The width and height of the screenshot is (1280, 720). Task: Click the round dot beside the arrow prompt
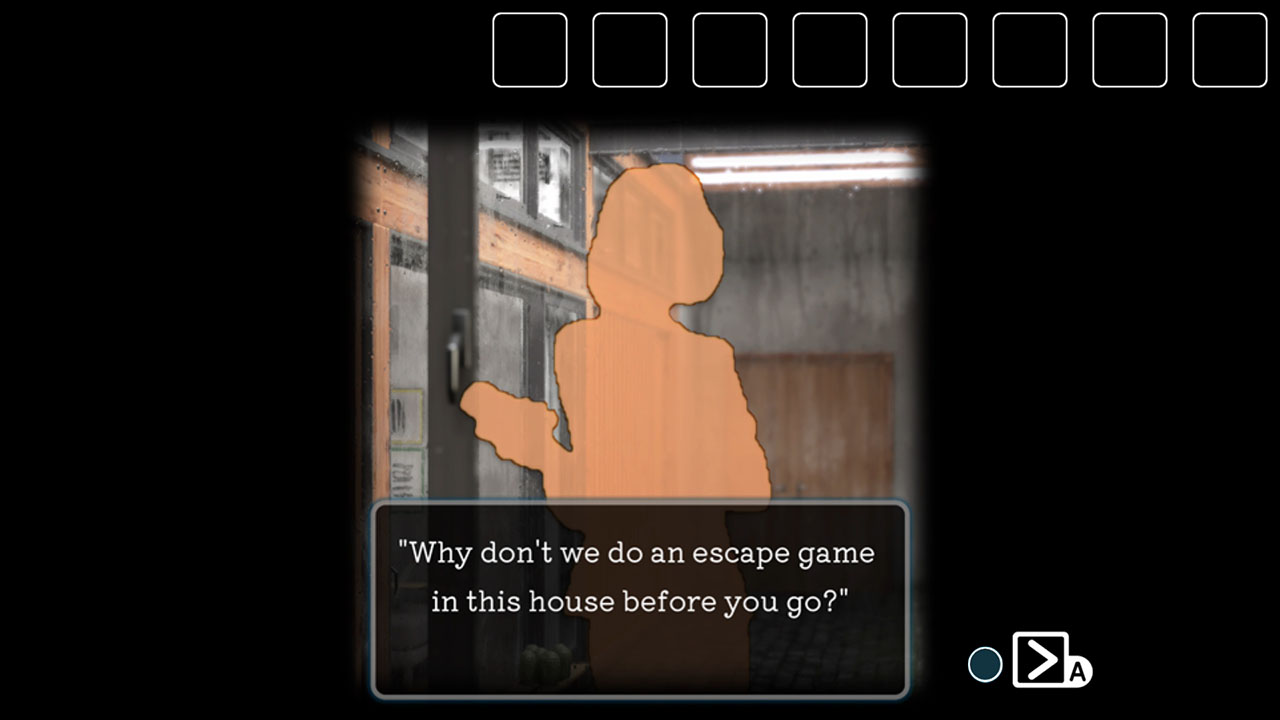pos(983,662)
